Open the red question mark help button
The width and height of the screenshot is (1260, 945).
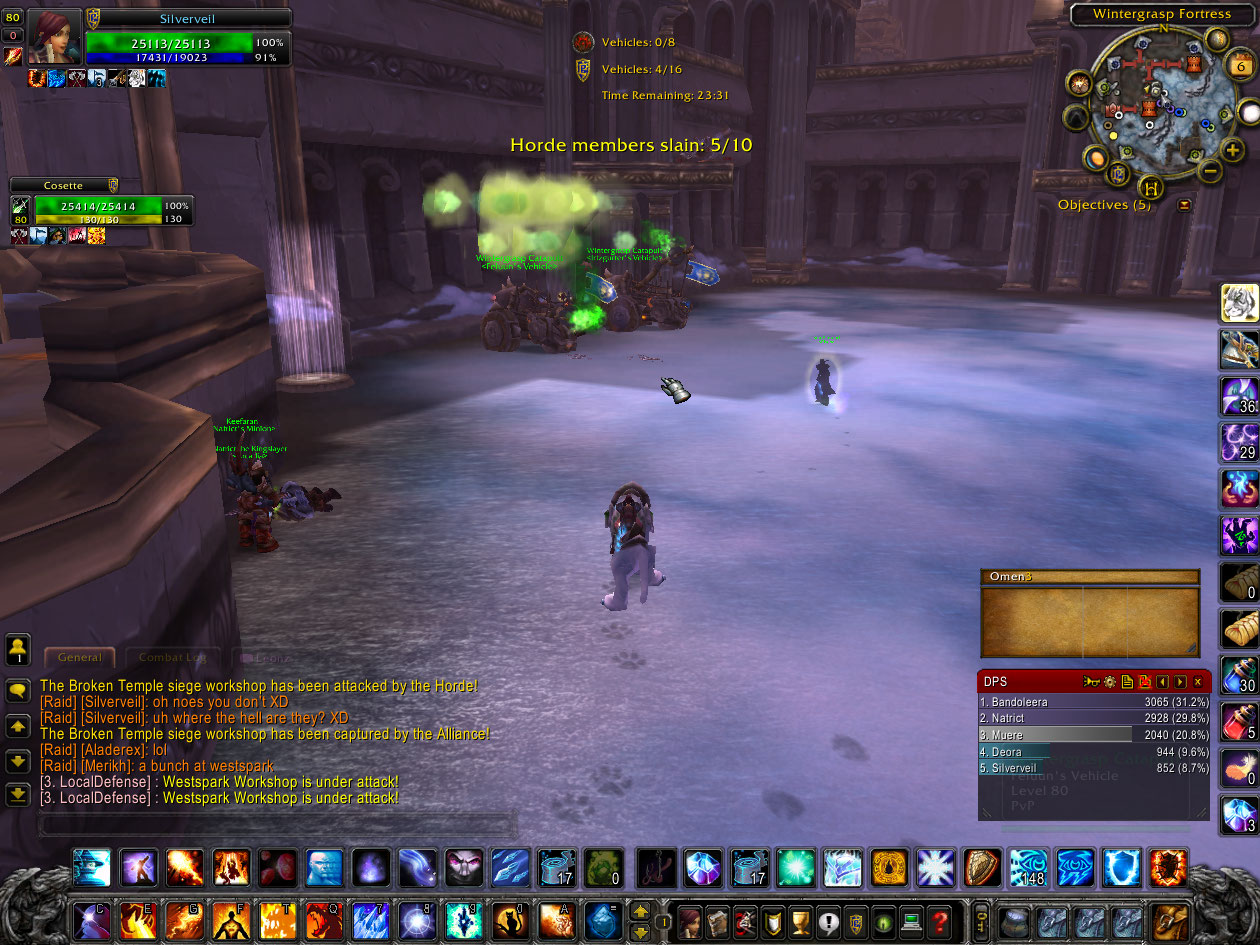938,920
